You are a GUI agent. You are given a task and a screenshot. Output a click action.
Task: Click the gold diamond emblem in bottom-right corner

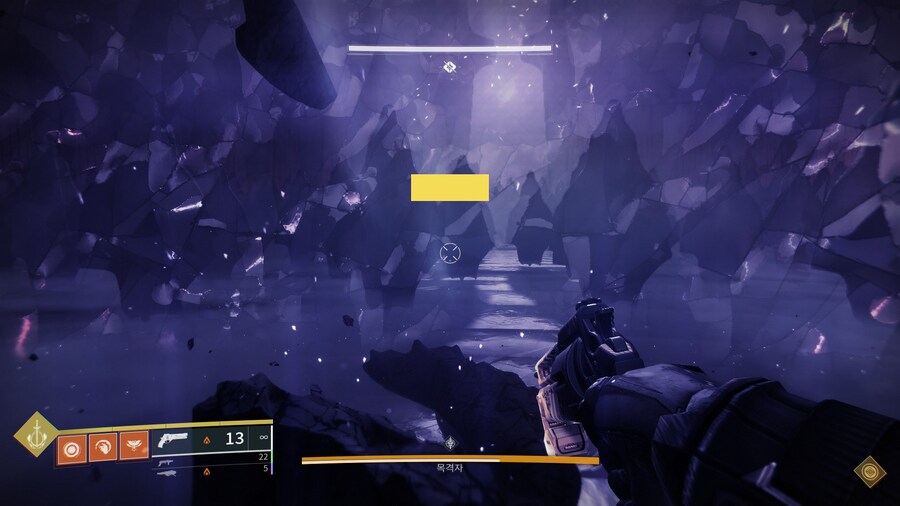tap(869, 471)
